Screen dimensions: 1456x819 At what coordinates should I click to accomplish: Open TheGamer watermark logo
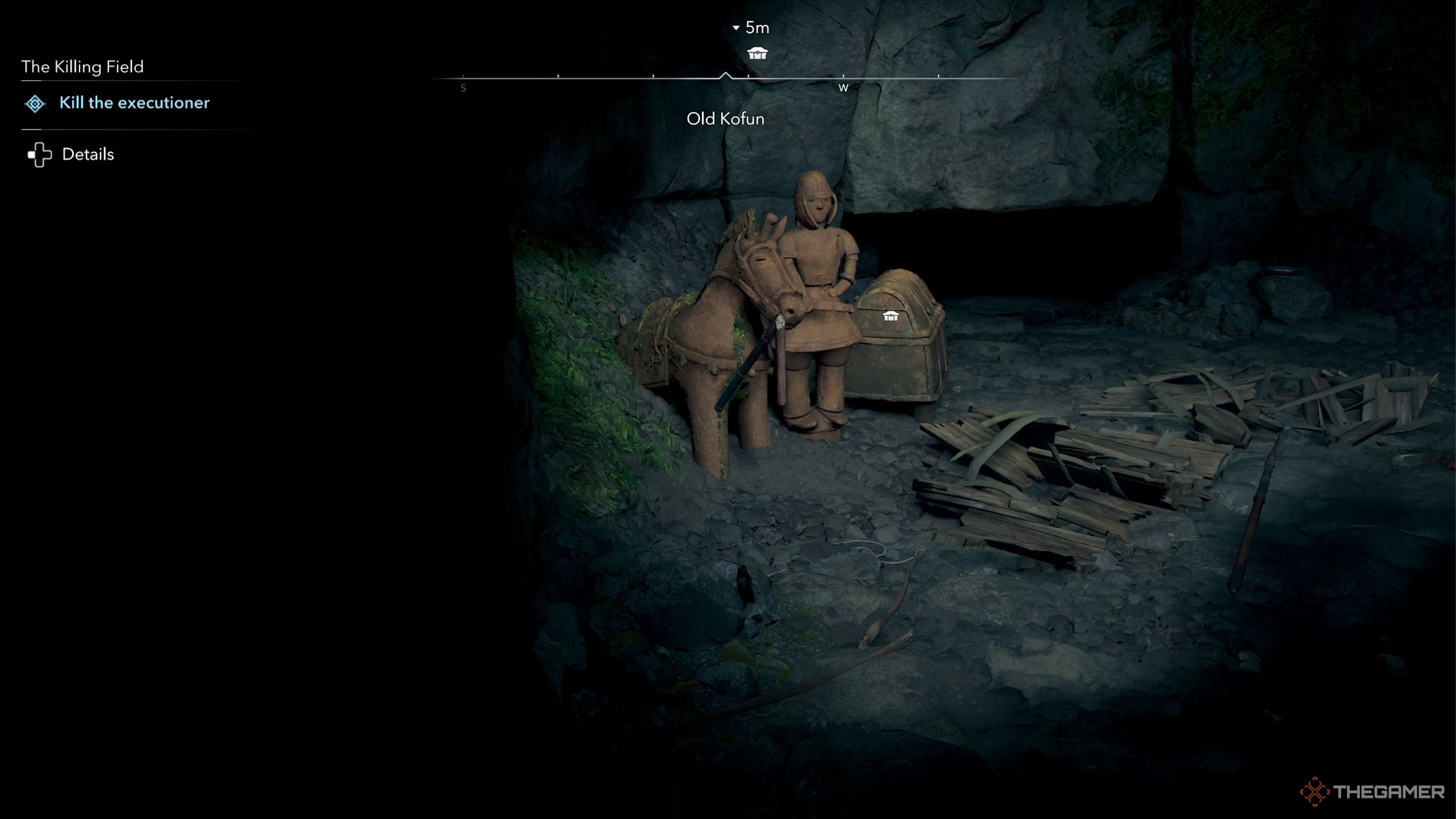(1371, 791)
